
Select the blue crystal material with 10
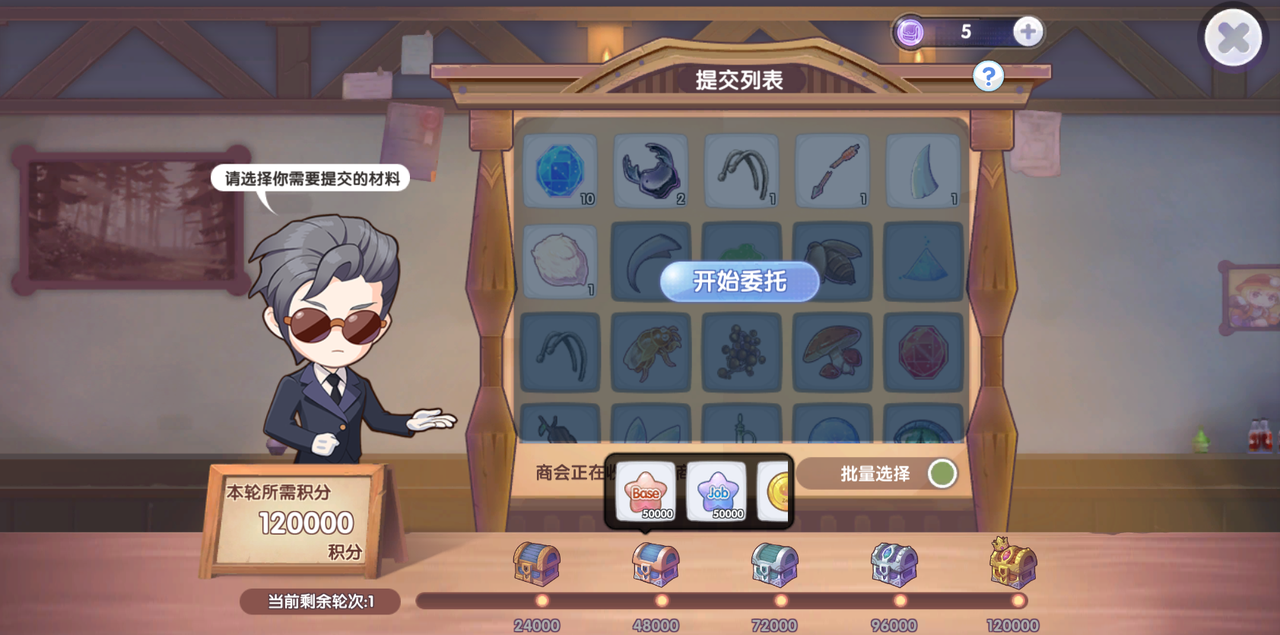[560, 170]
